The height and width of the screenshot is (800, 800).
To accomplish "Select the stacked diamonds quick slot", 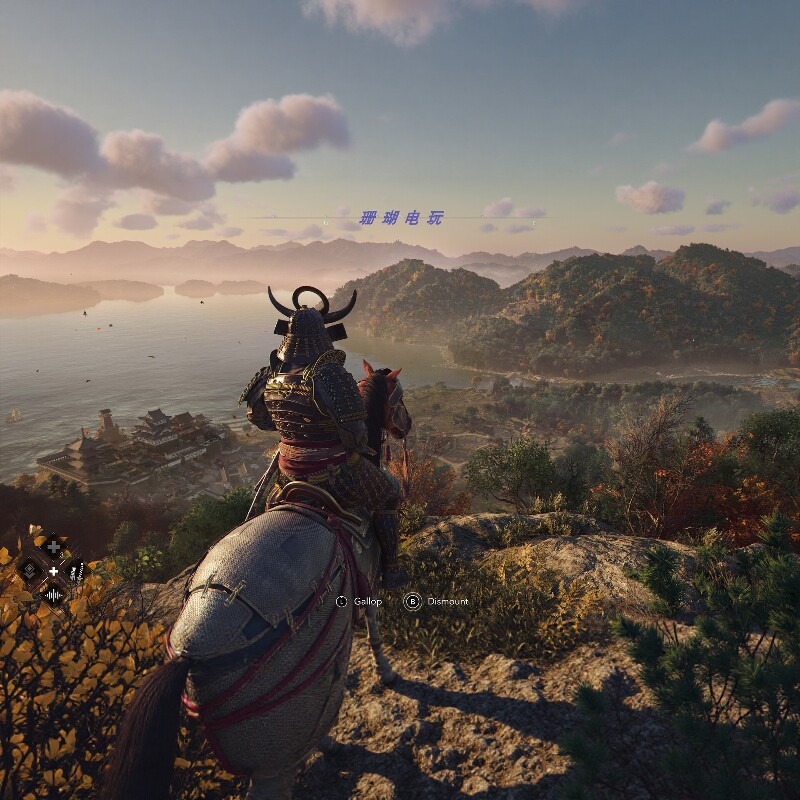I will coord(29,571).
